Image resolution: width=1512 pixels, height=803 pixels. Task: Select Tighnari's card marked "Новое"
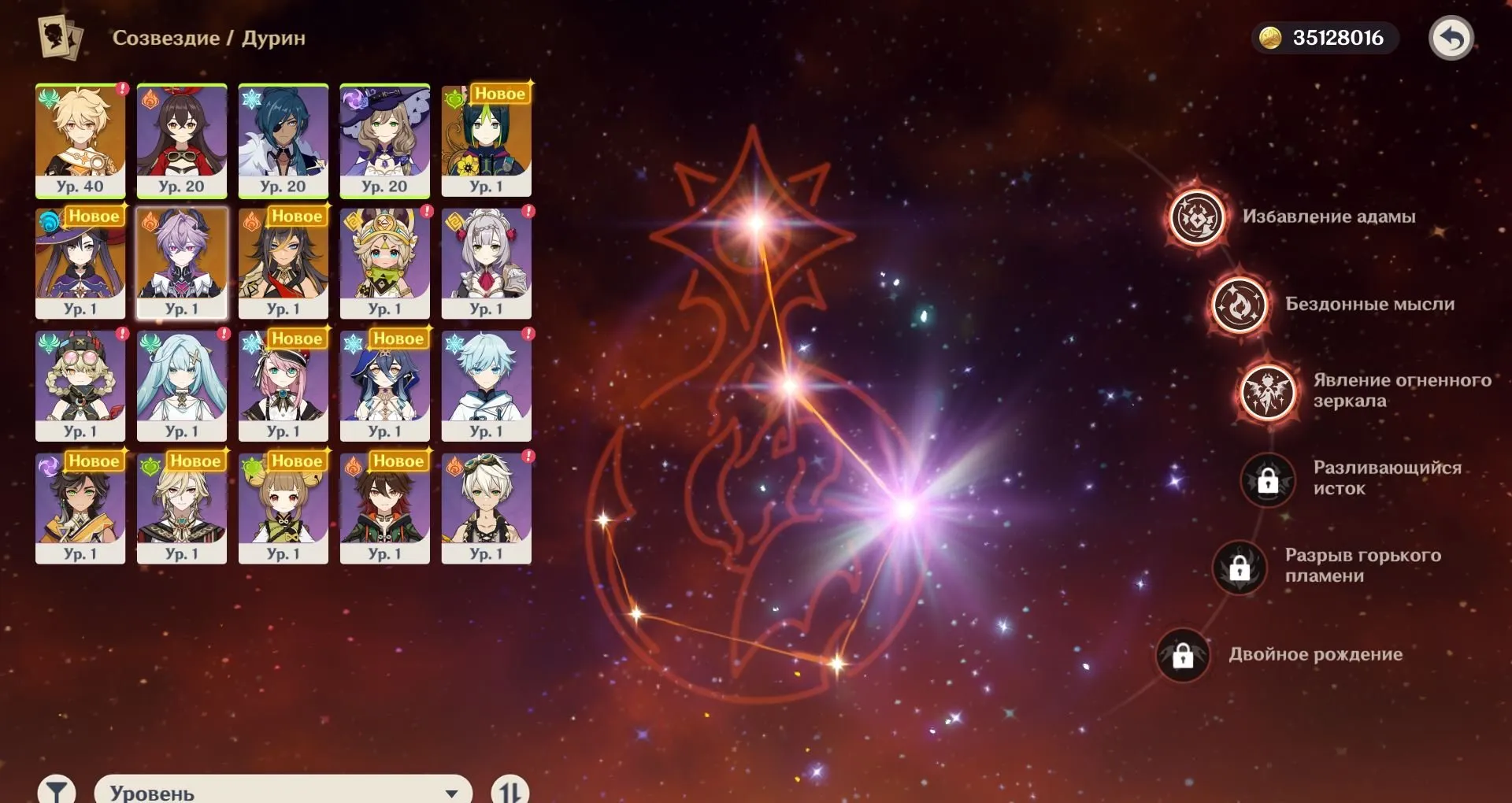click(x=488, y=142)
